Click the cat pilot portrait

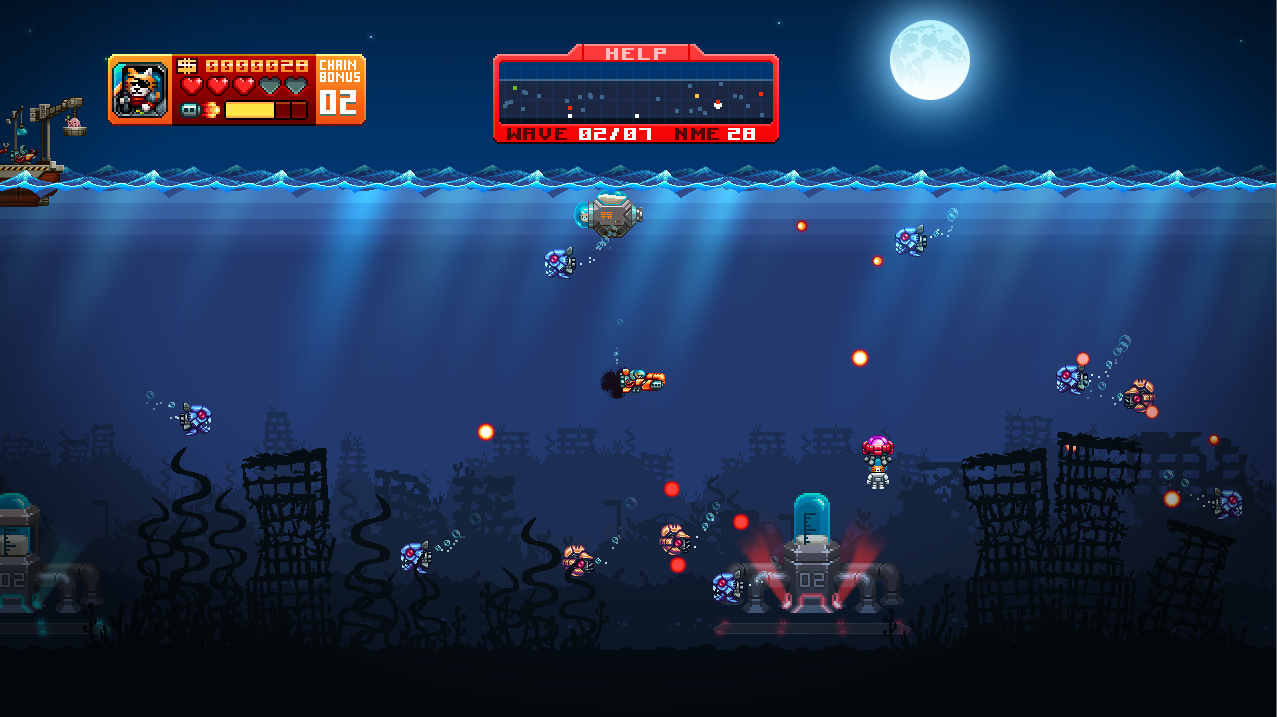[140, 90]
